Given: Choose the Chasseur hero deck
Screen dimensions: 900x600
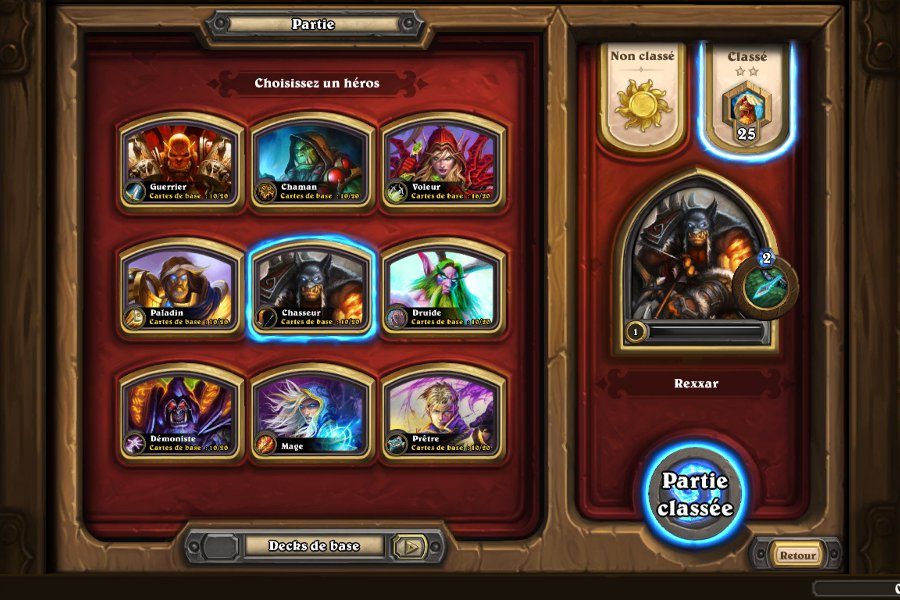Looking at the screenshot, I should [312, 288].
